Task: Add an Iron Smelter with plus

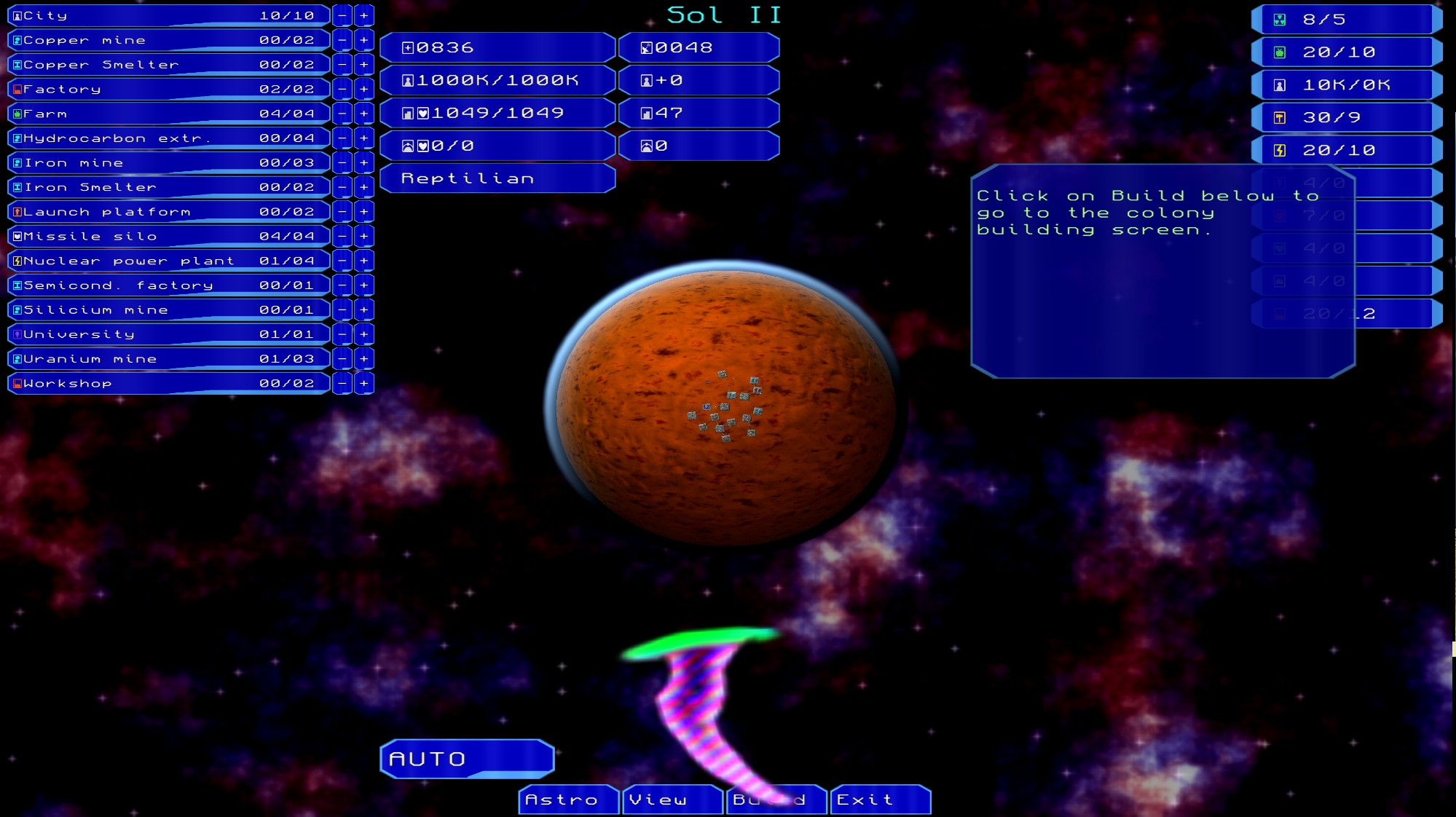Action: (364, 187)
